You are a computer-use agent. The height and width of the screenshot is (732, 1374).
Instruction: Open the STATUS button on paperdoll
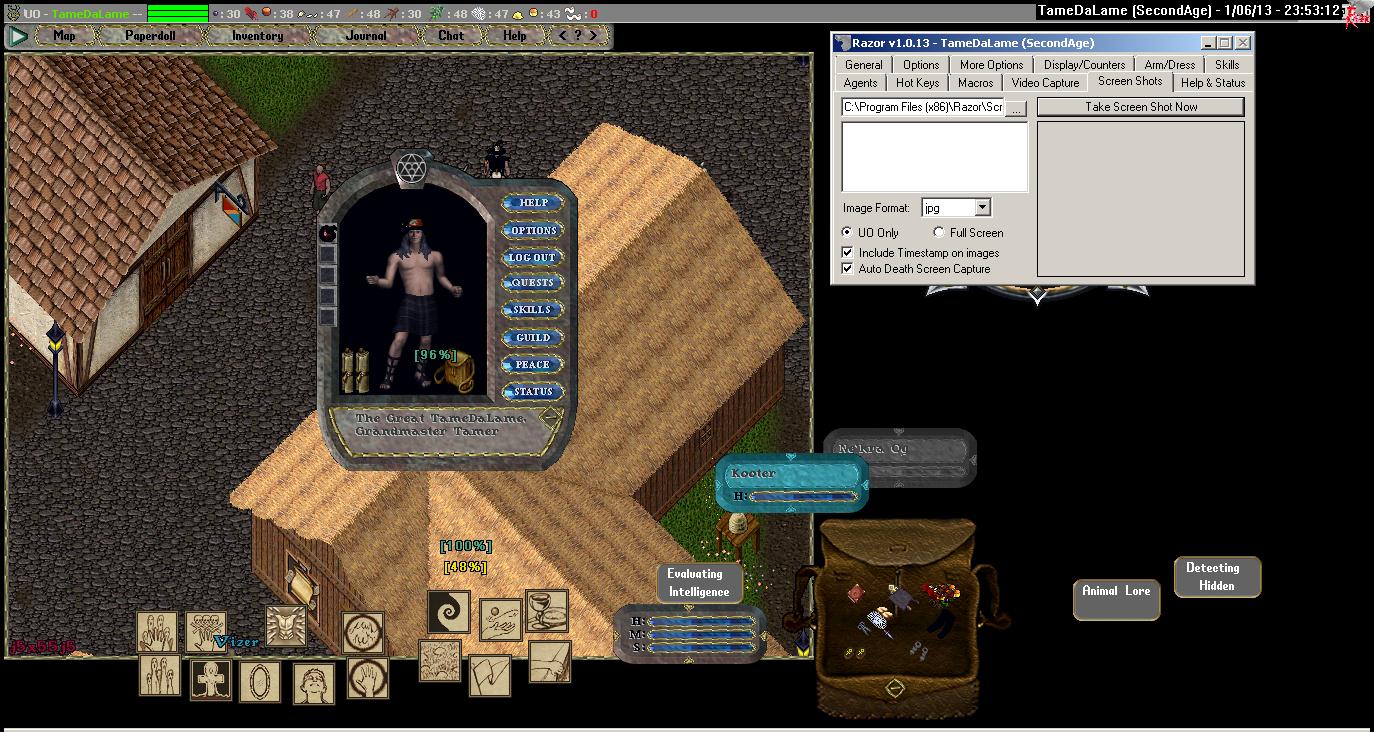(x=533, y=391)
